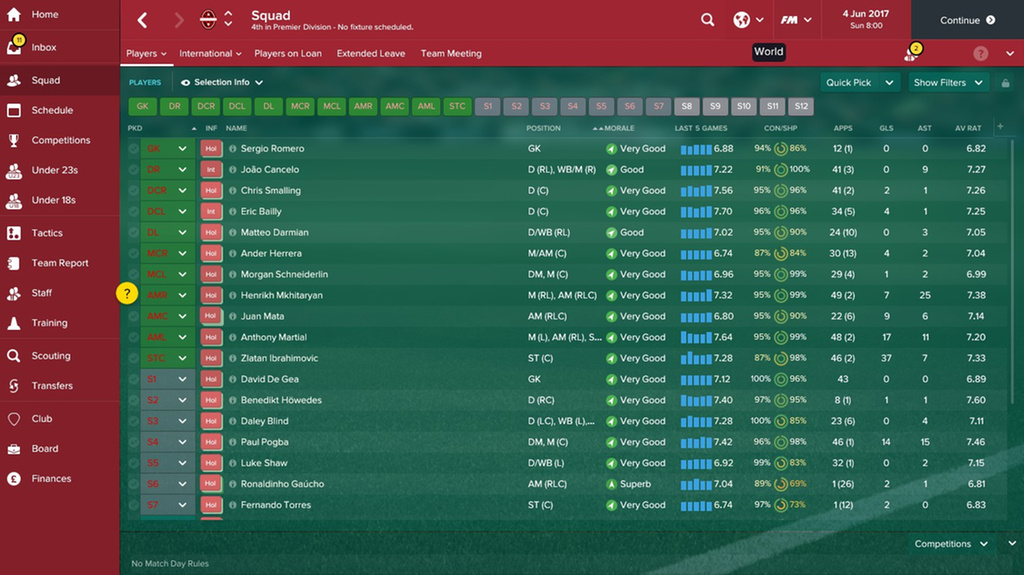Viewport: 1024px width, 575px height.
Task: Open the Scouting section
Action: pyautogui.click(x=50, y=355)
